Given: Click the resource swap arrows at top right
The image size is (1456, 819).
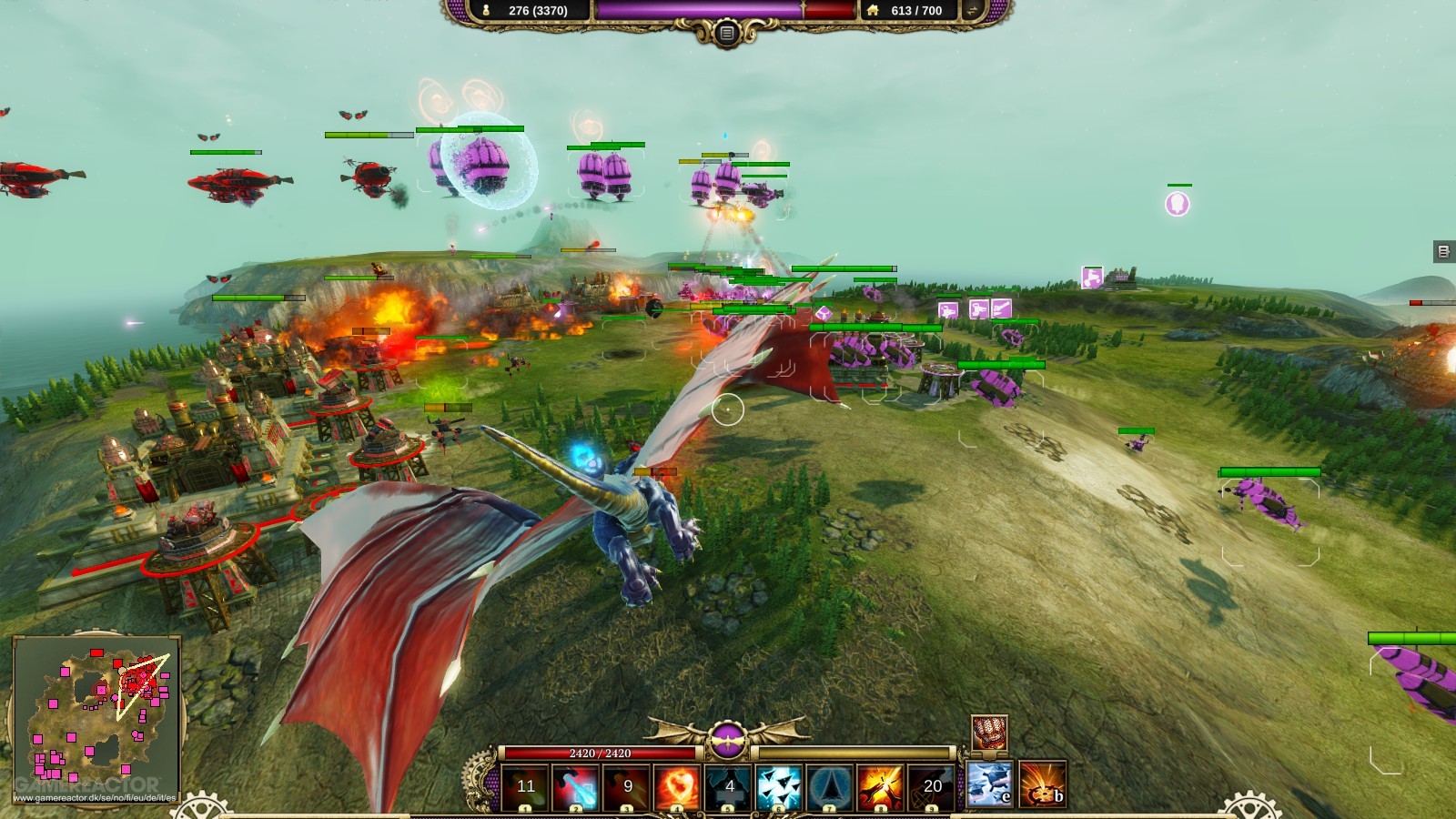Looking at the screenshot, I should click(973, 11).
